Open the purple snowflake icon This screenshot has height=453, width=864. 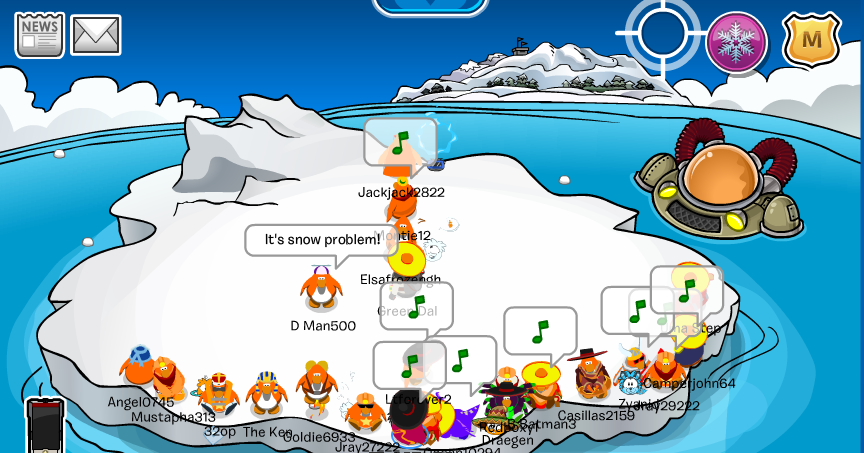(737, 42)
